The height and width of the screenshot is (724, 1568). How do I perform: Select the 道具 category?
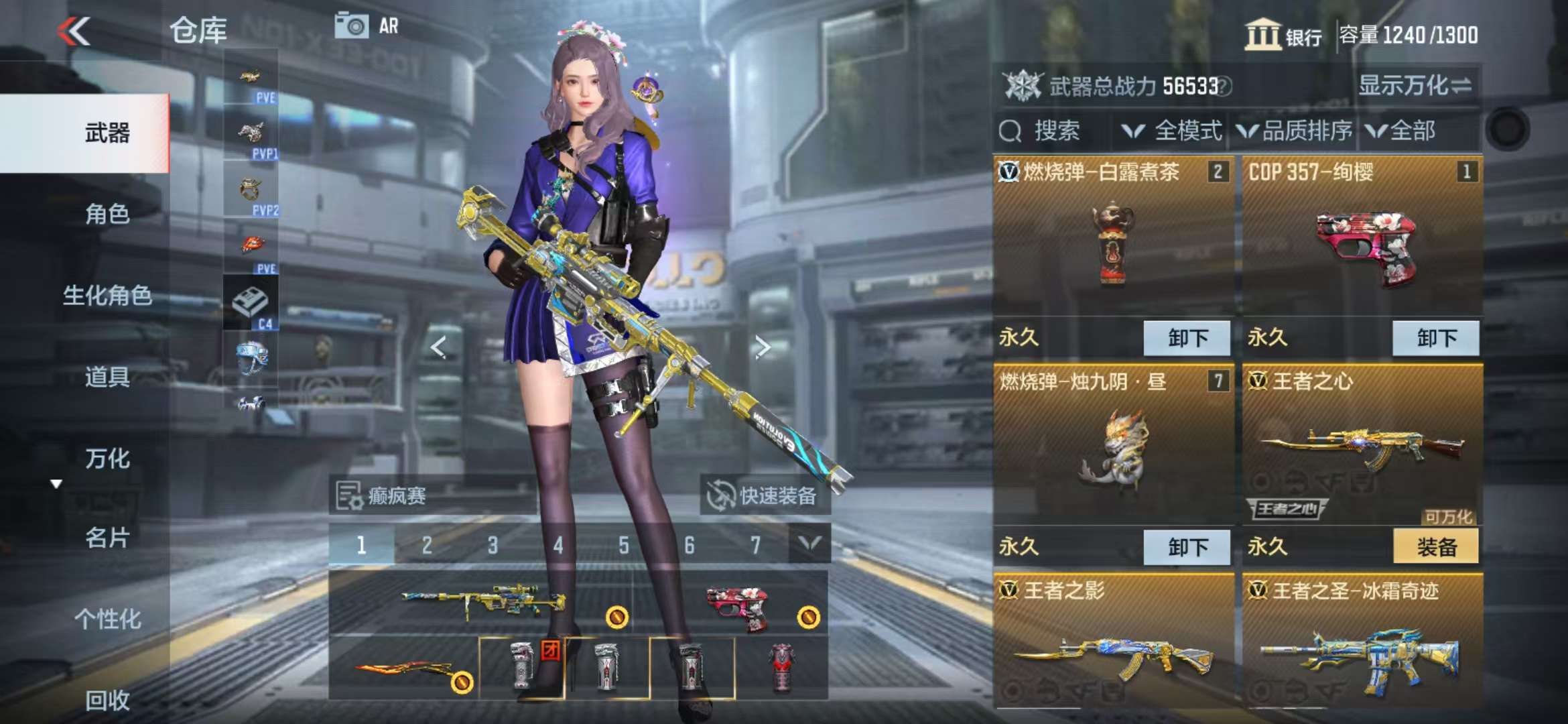click(107, 377)
